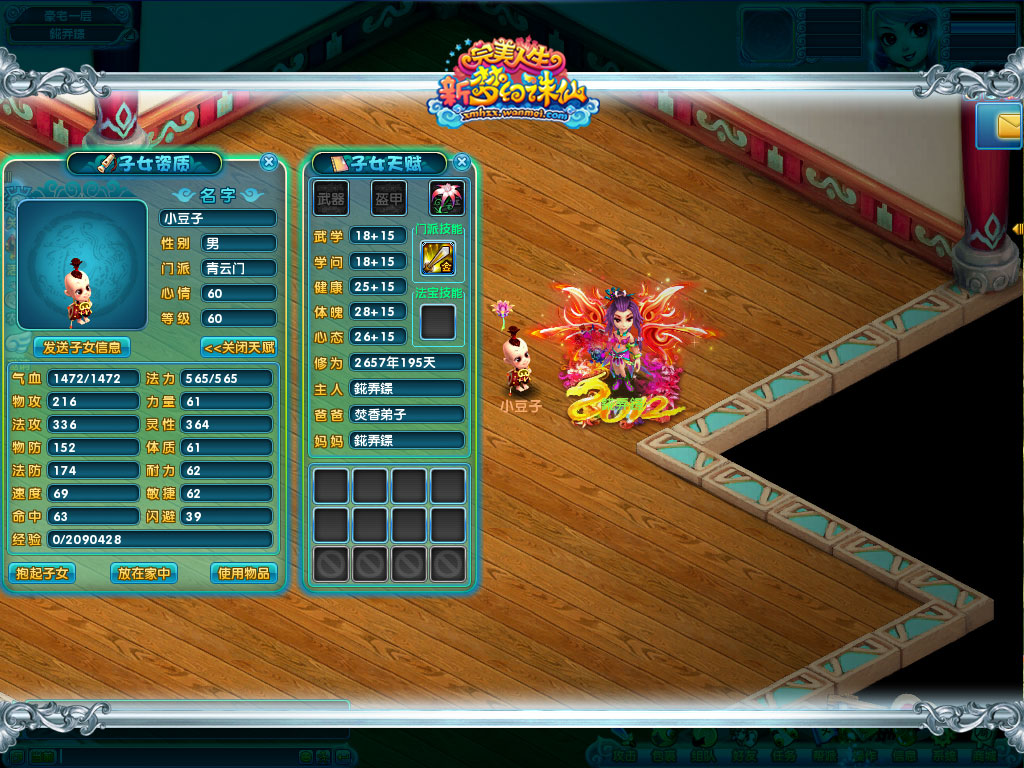Select the empty 法宝技能 slot
The height and width of the screenshot is (768, 1024).
tap(437, 321)
